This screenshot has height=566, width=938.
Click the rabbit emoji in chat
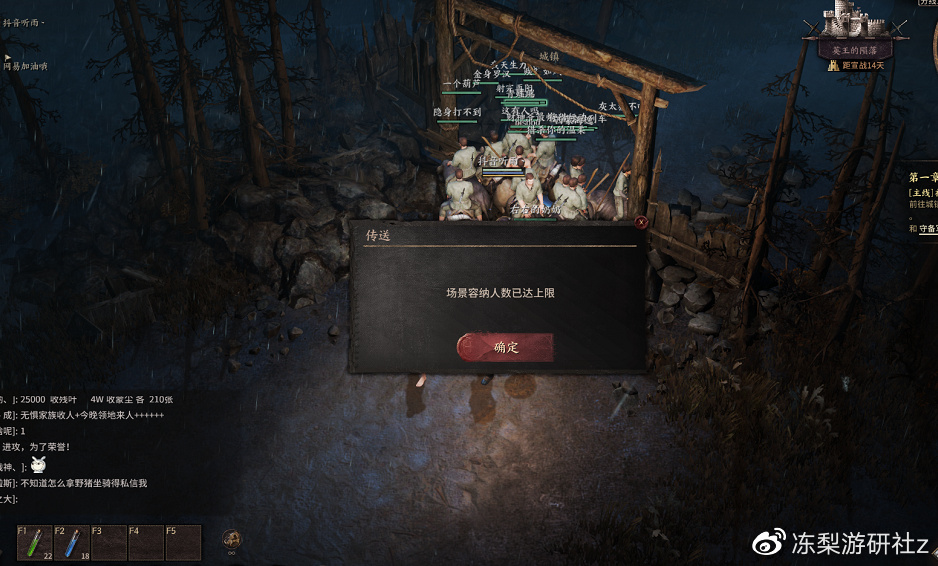pos(38,465)
